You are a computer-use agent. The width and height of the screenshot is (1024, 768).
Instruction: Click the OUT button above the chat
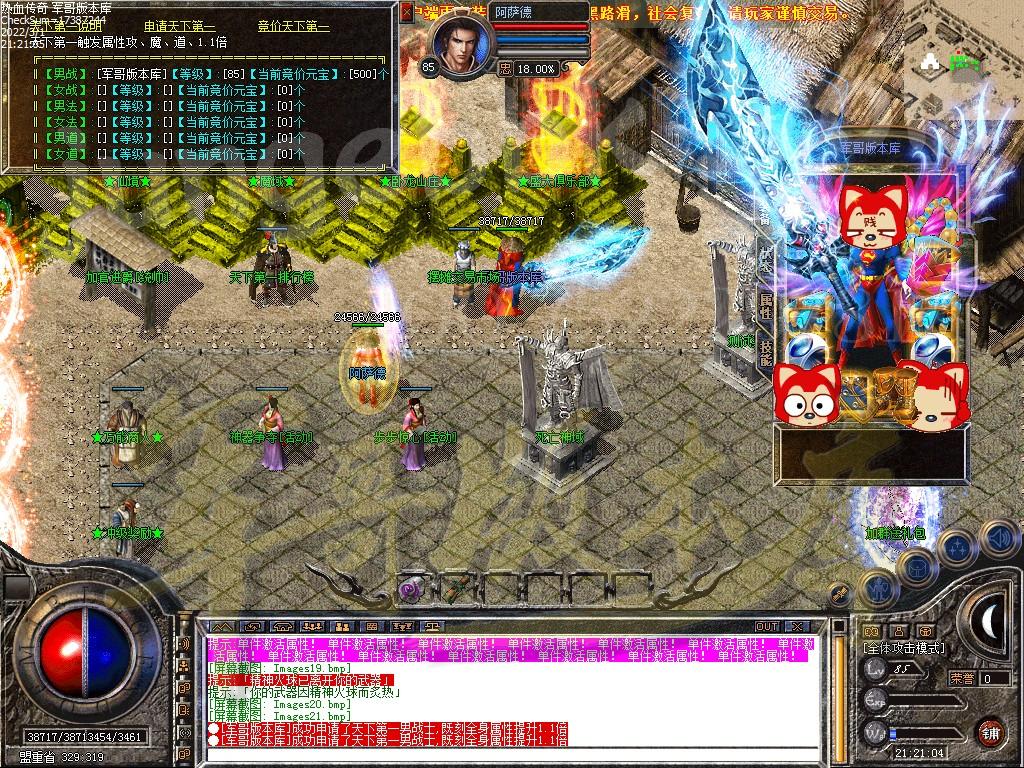point(766,626)
